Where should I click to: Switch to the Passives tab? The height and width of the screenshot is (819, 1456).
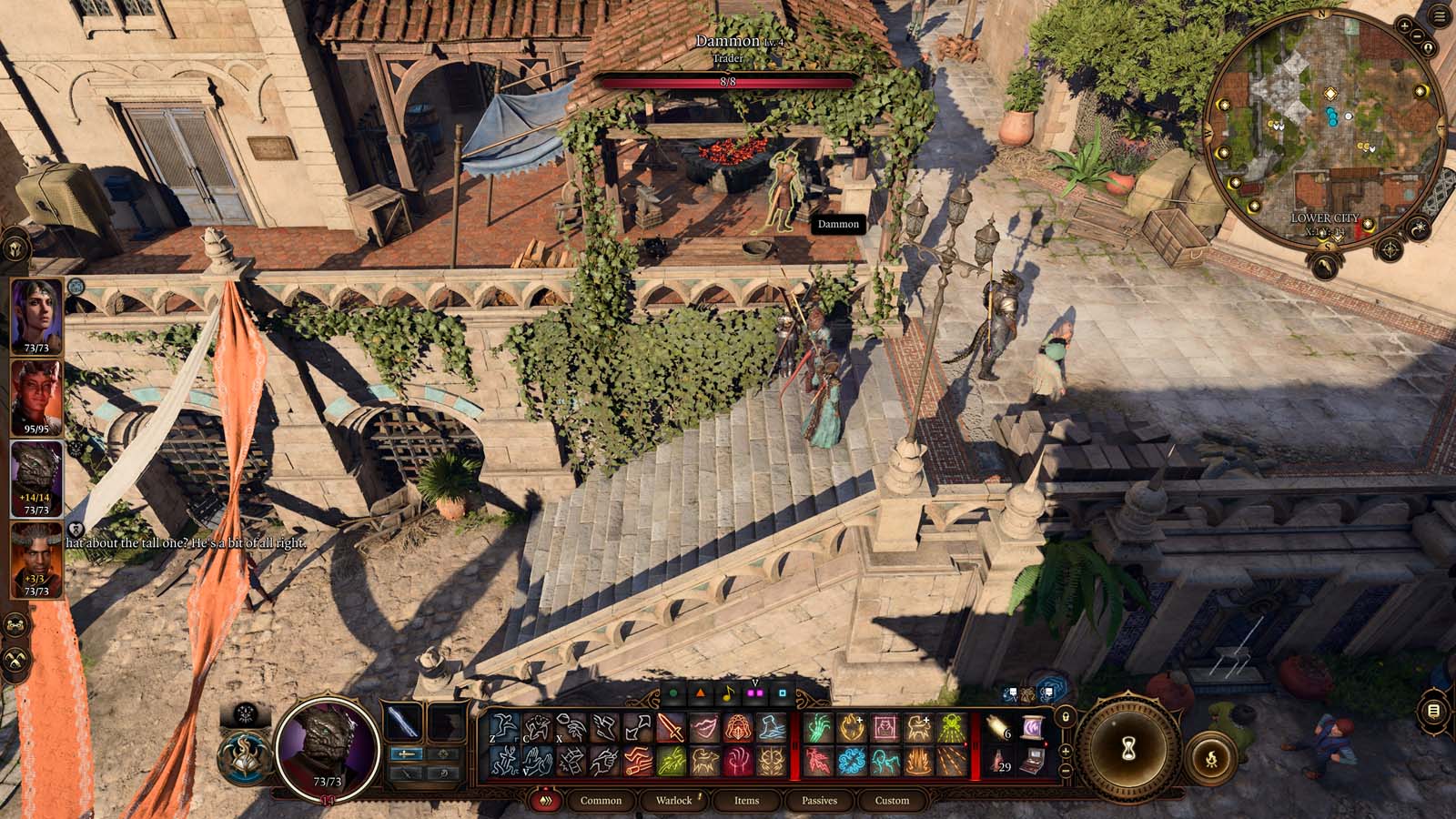(820, 801)
